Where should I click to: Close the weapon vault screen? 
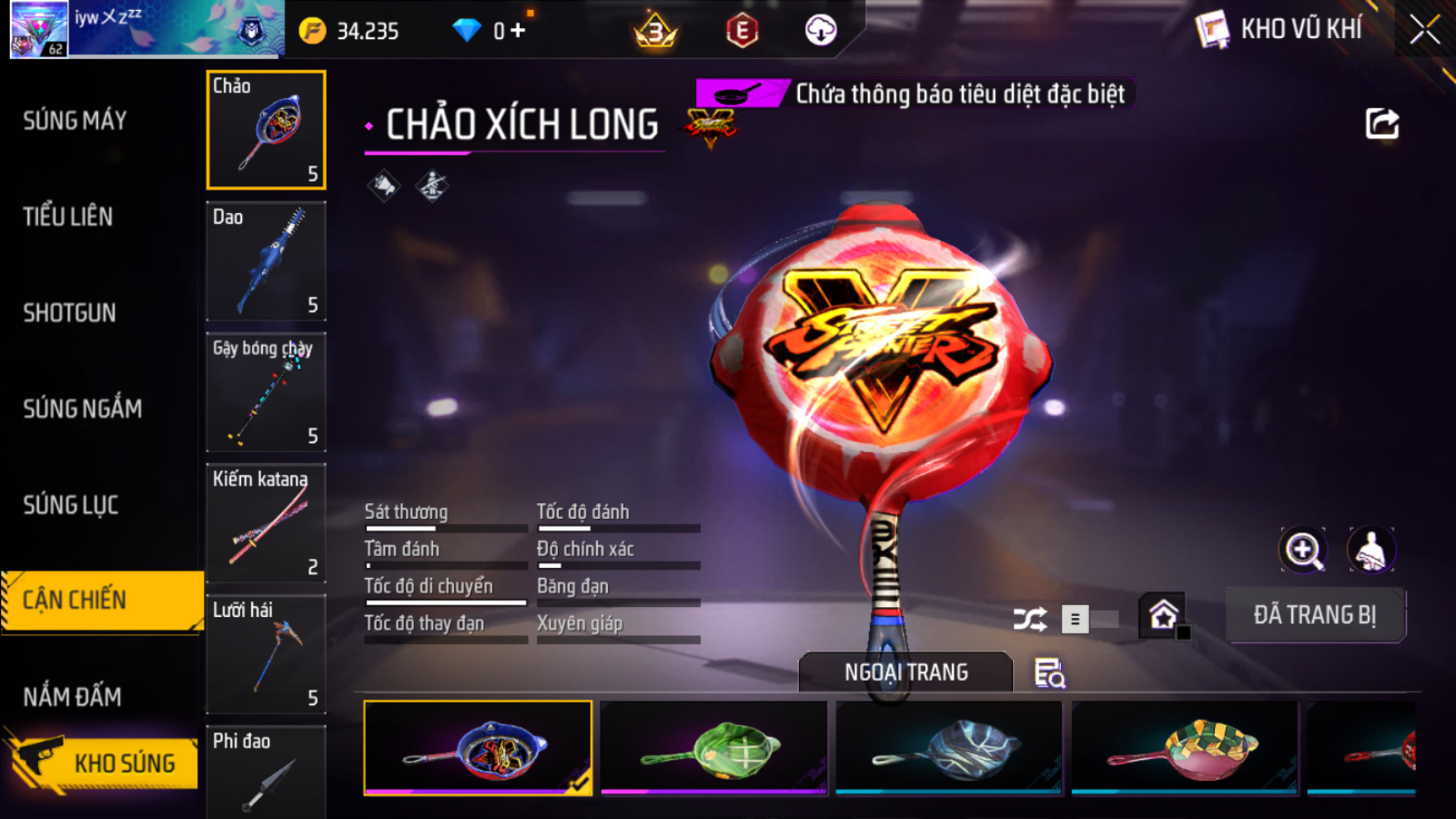pos(1424,31)
